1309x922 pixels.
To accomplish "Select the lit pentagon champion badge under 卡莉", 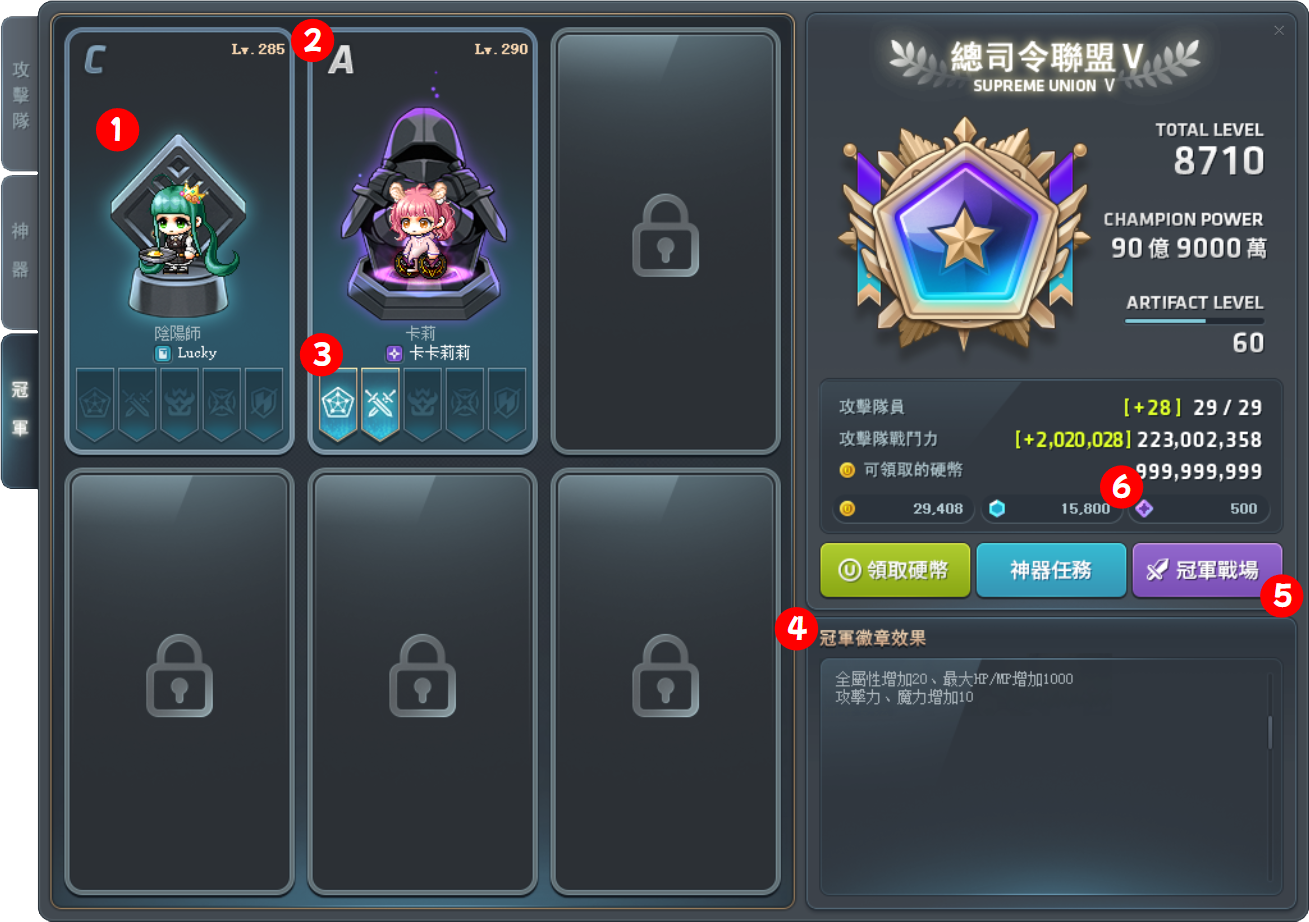I will pos(339,403).
